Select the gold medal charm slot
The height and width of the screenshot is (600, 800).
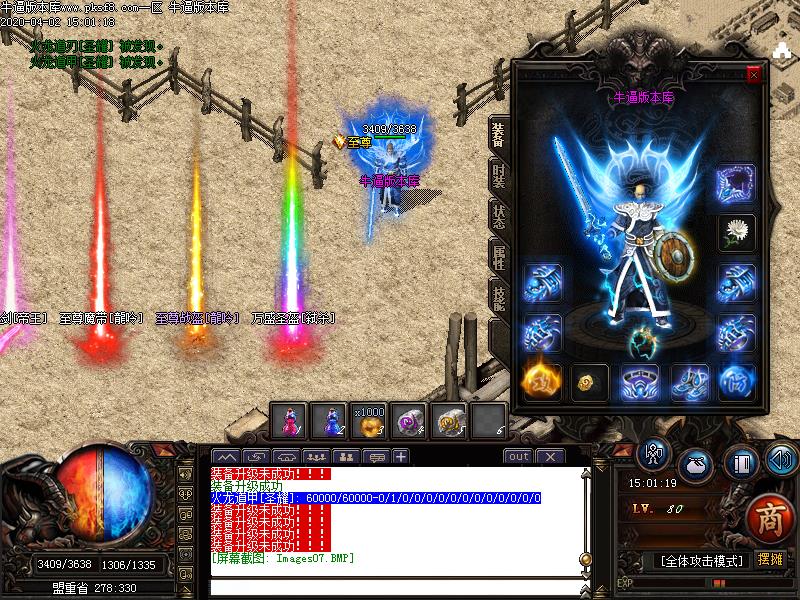[x=590, y=381]
